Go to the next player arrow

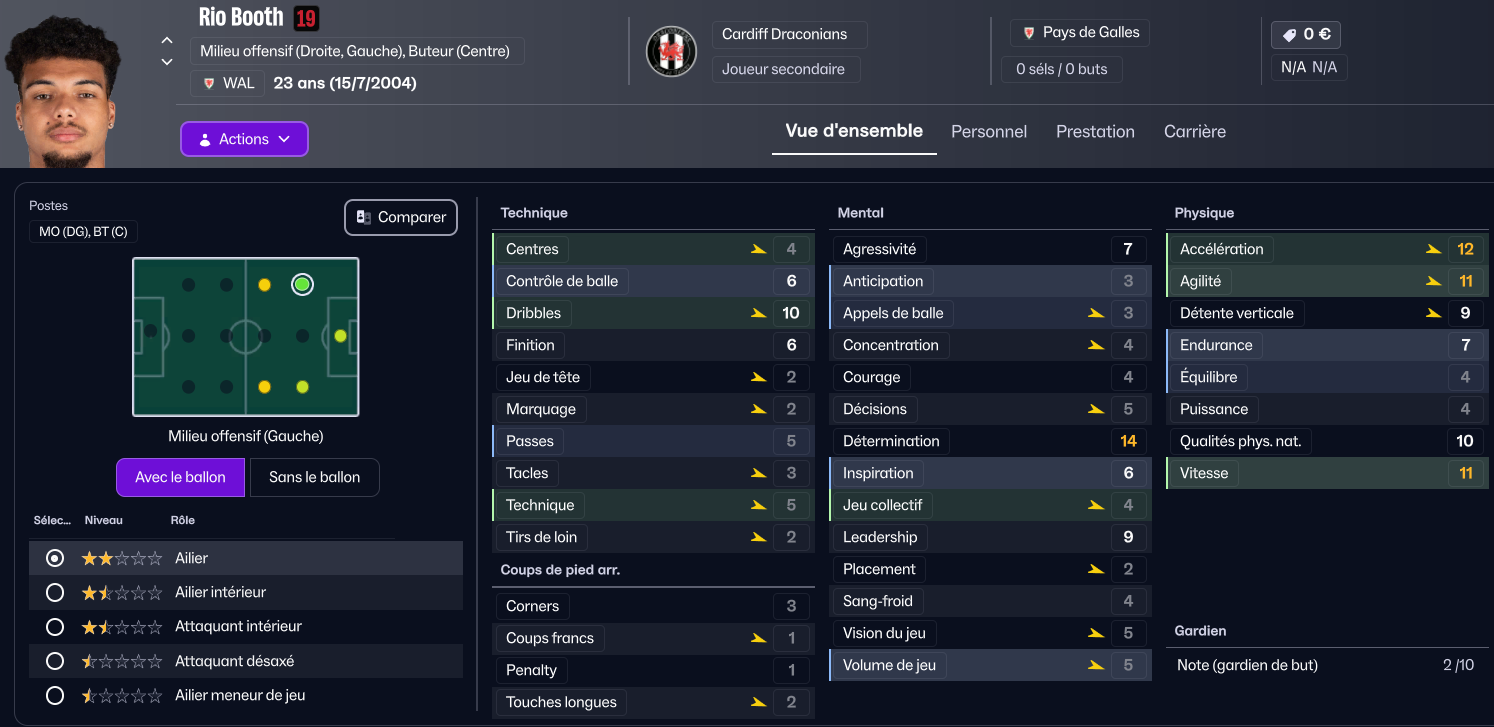(167, 62)
